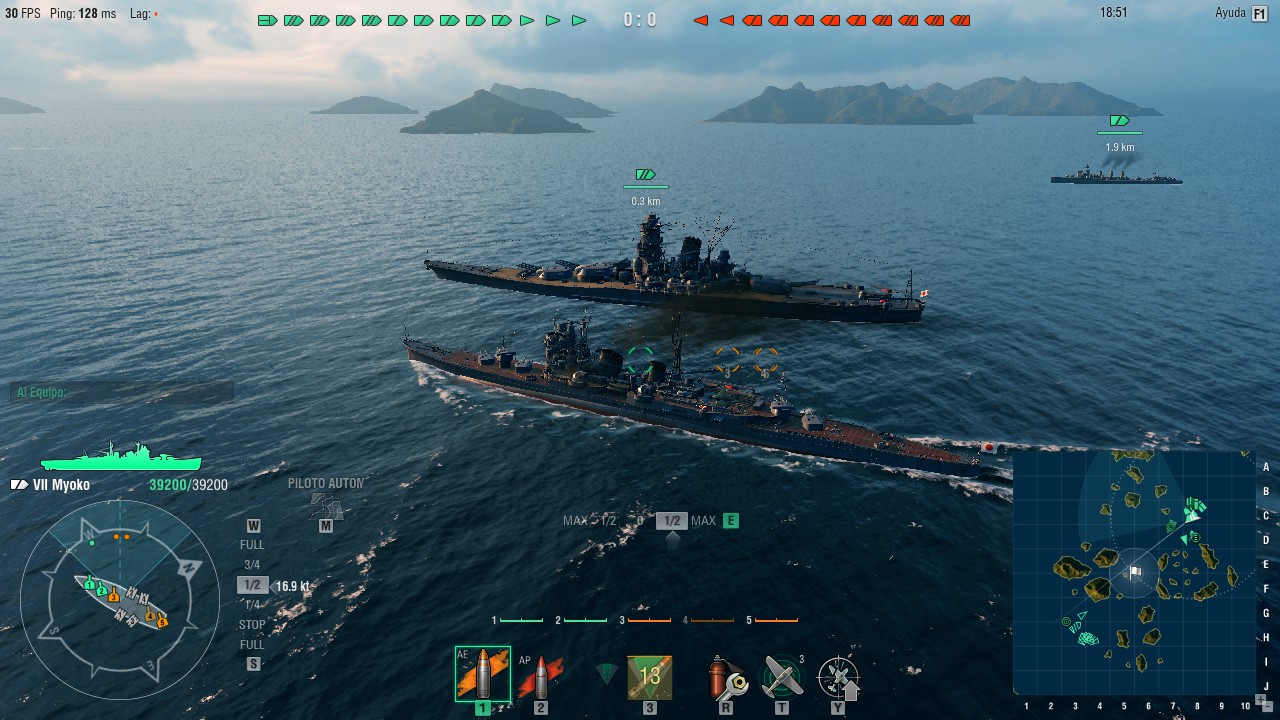Activate the defensive AA fire consumable
1280x720 pixels.
(x=838, y=677)
